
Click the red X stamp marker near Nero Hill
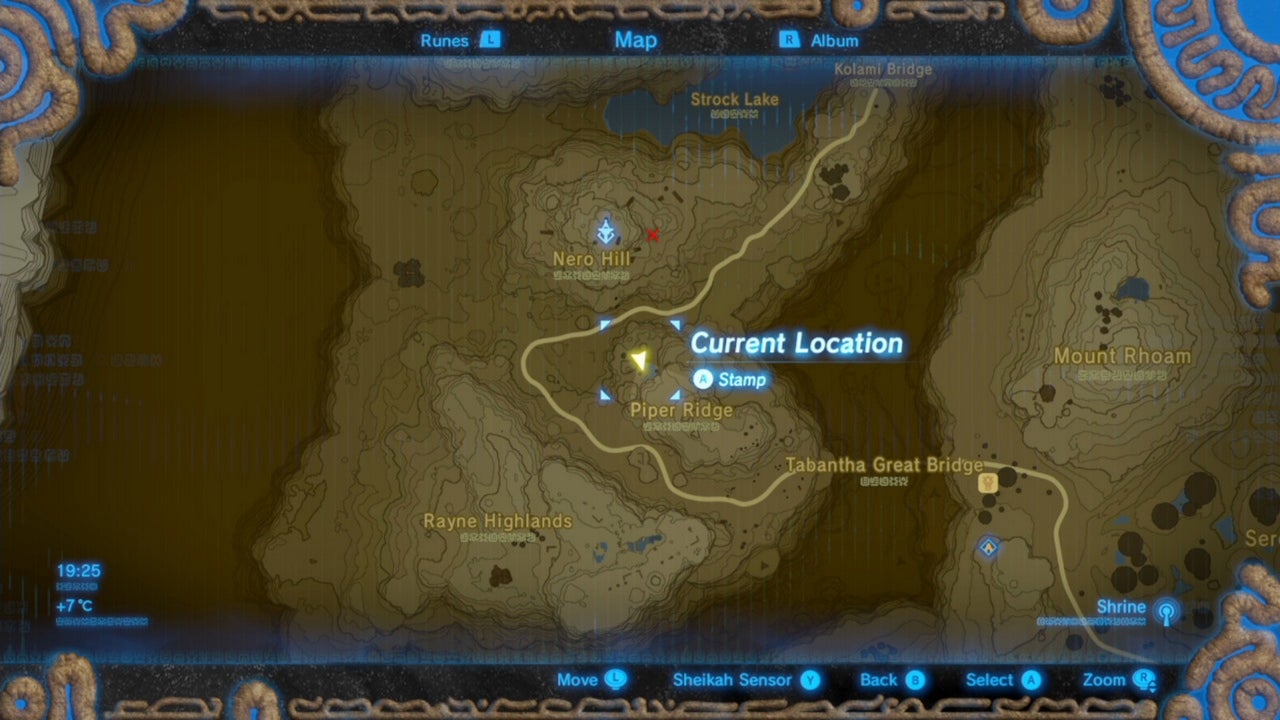(x=652, y=235)
